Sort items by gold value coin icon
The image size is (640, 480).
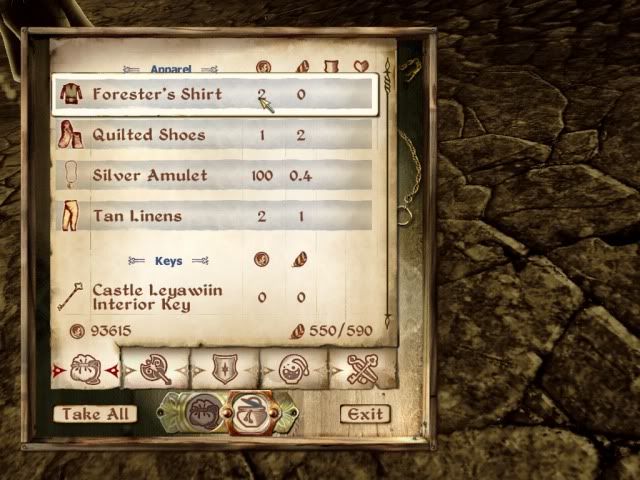coord(263,67)
